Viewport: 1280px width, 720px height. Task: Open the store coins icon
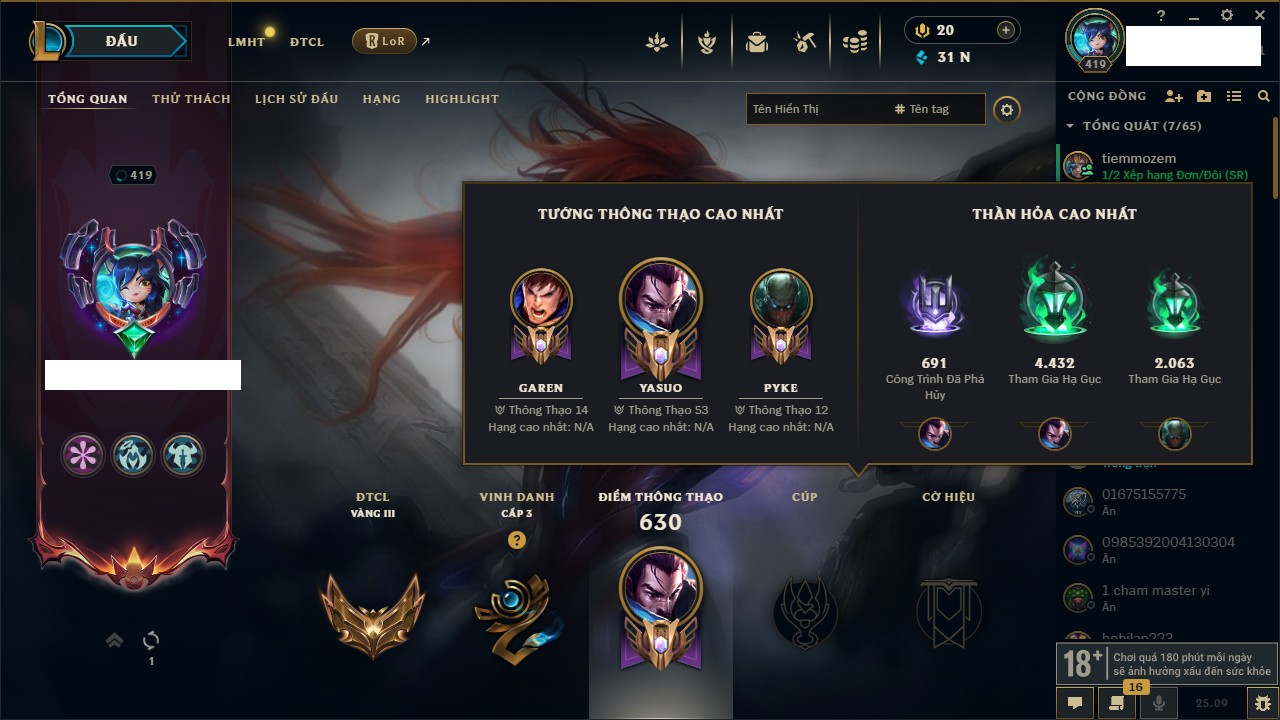pyautogui.click(x=854, y=42)
